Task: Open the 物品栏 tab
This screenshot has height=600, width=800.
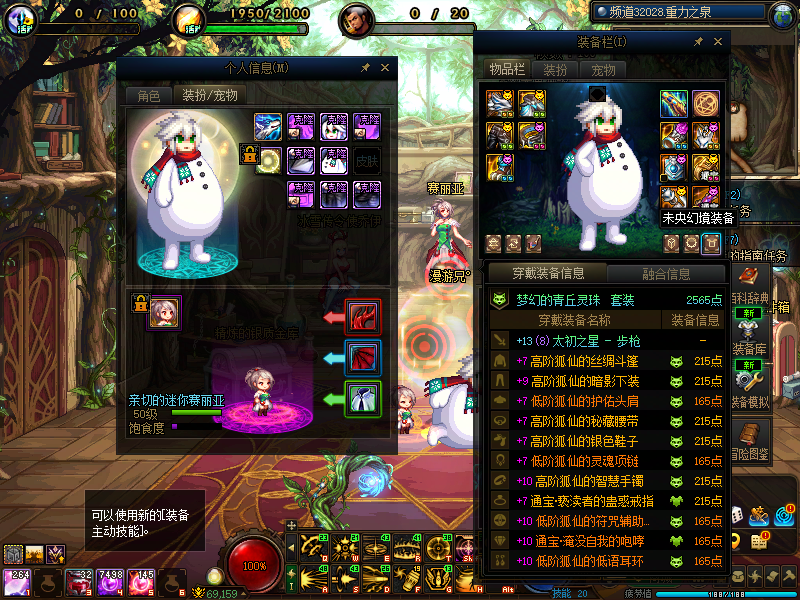Action: click(x=506, y=69)
